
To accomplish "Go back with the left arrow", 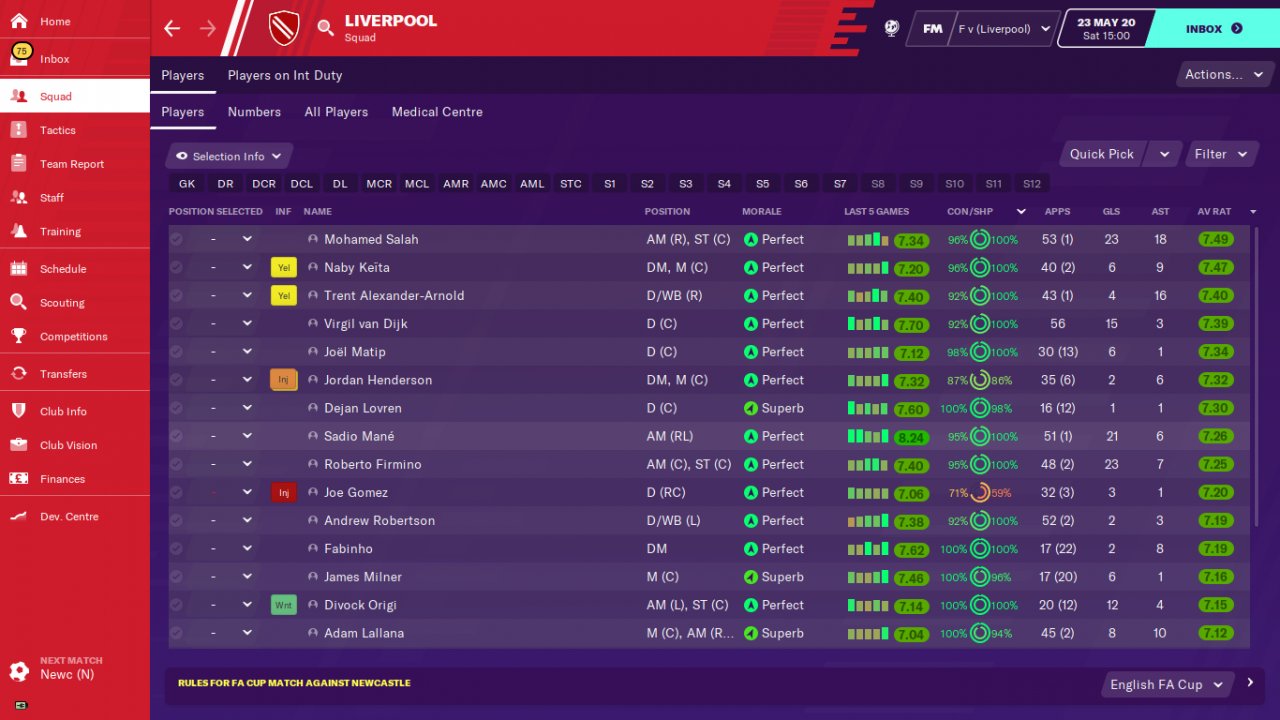I will (172, 28).
